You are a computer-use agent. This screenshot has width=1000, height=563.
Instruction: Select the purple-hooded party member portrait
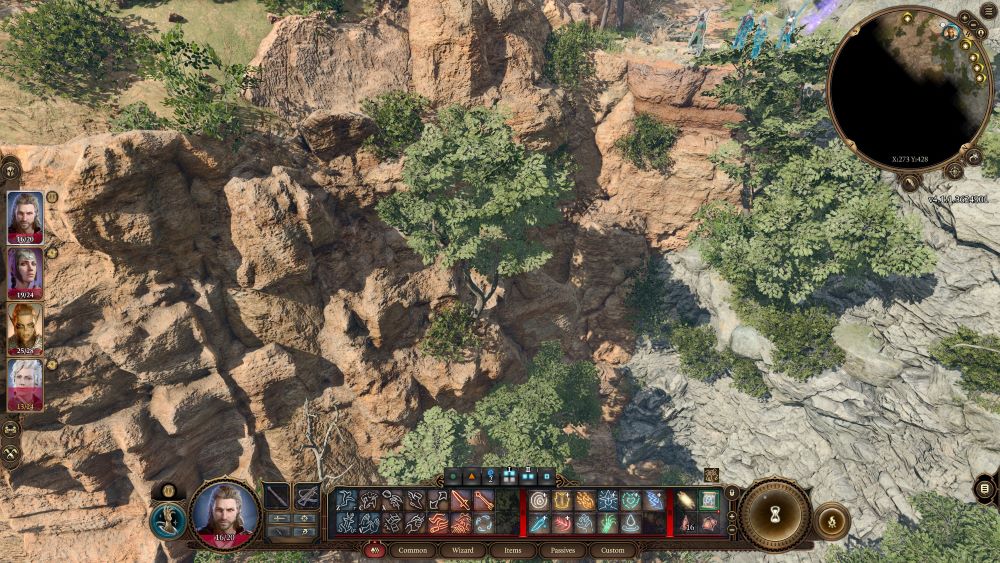25,270
